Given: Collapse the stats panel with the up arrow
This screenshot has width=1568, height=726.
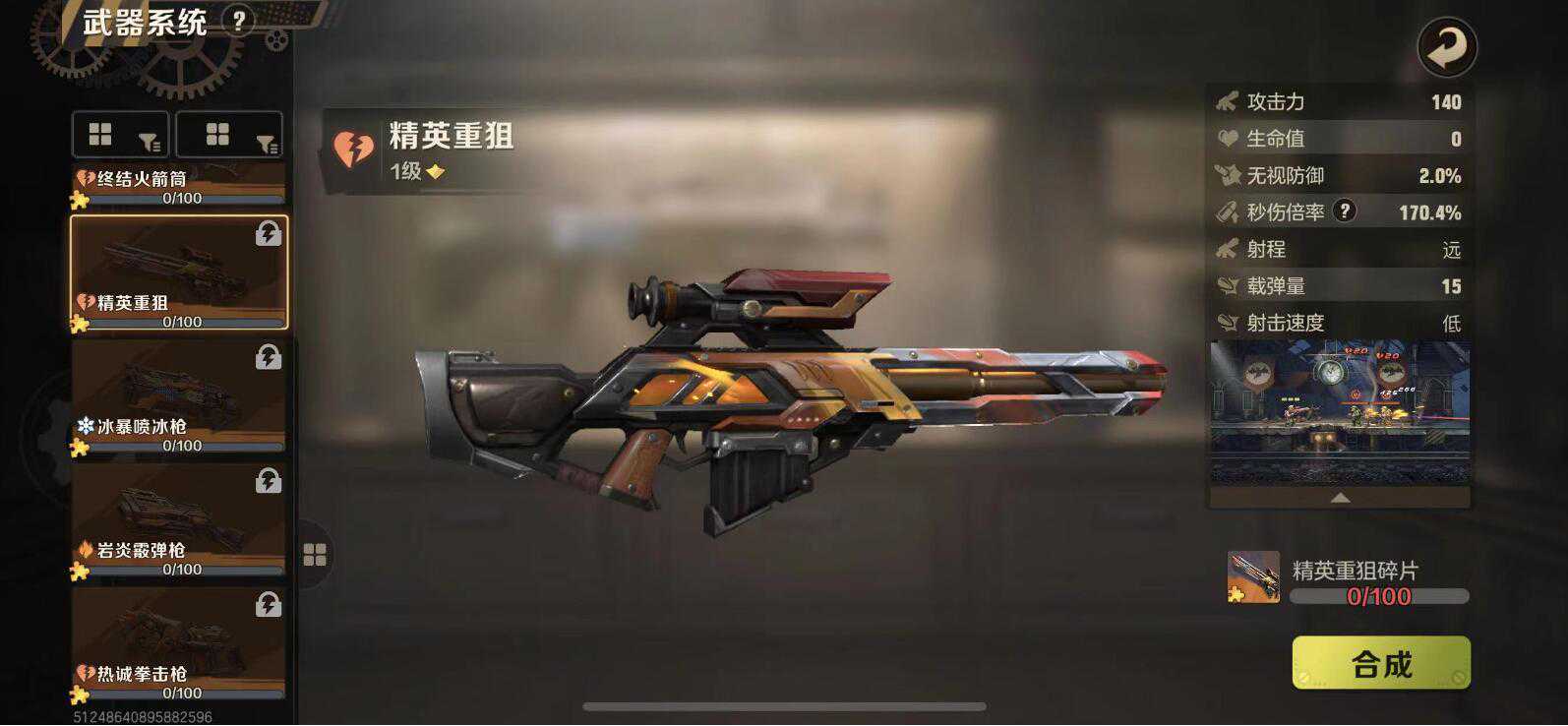Looking at the screenshot, I should pos(1340,499).
